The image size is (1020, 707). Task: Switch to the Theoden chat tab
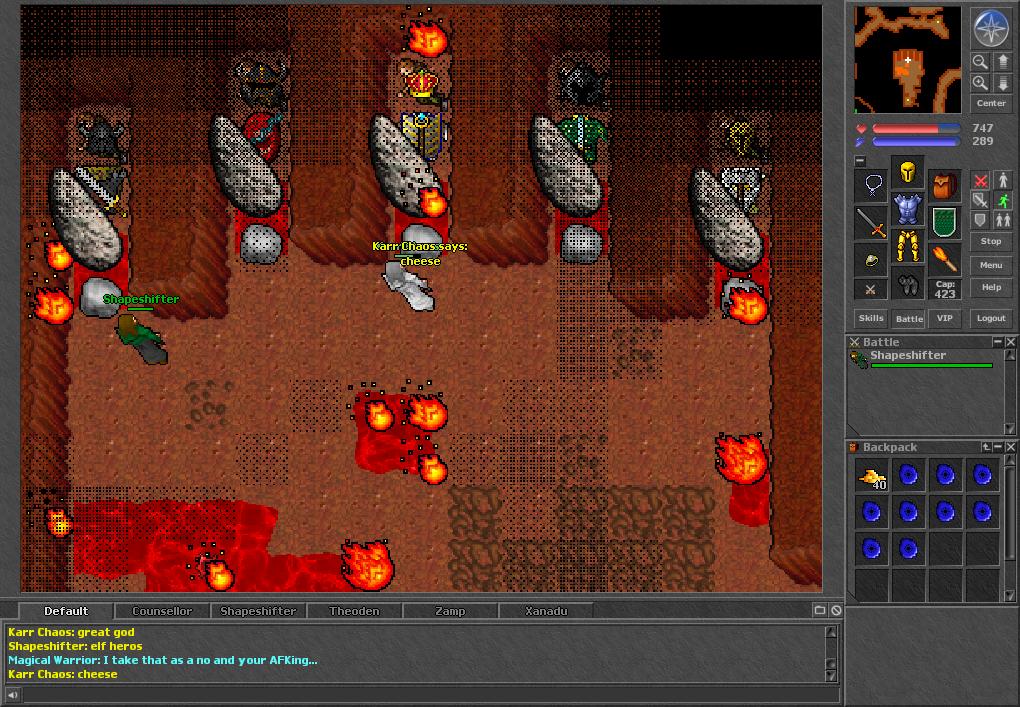click(354, 611)
